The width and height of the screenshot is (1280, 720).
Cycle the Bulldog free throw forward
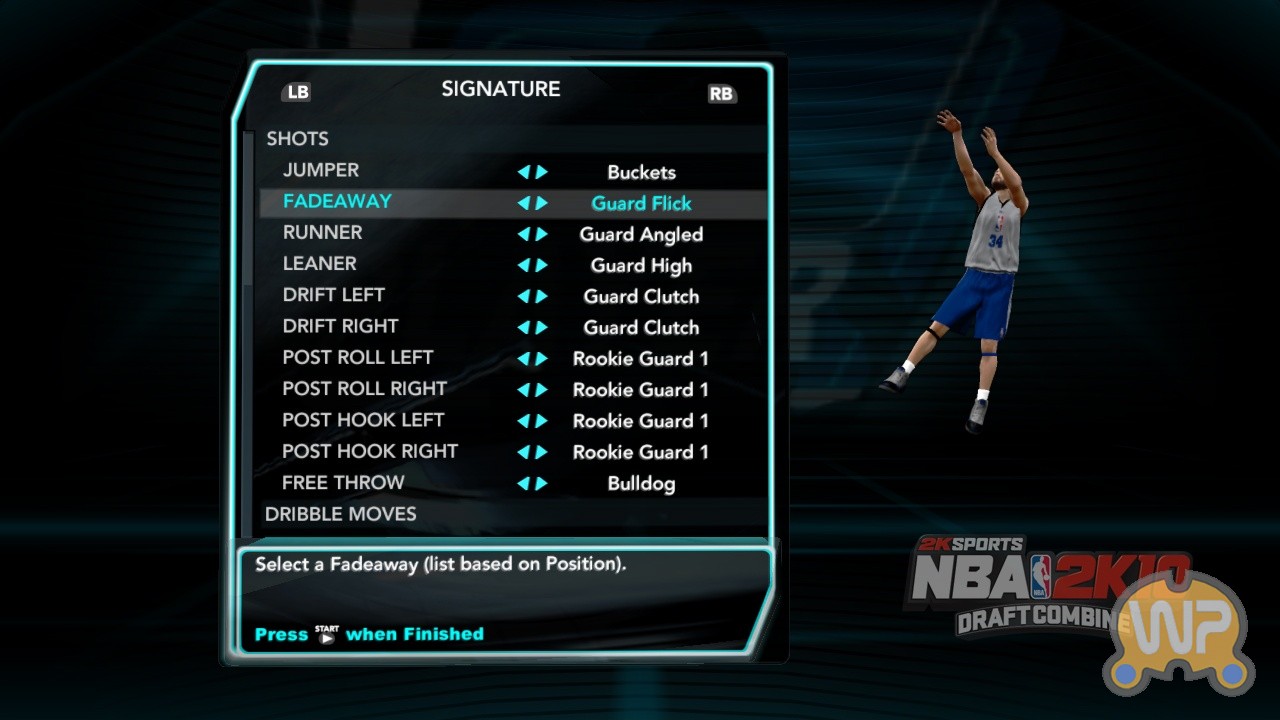tap(542, 484)
